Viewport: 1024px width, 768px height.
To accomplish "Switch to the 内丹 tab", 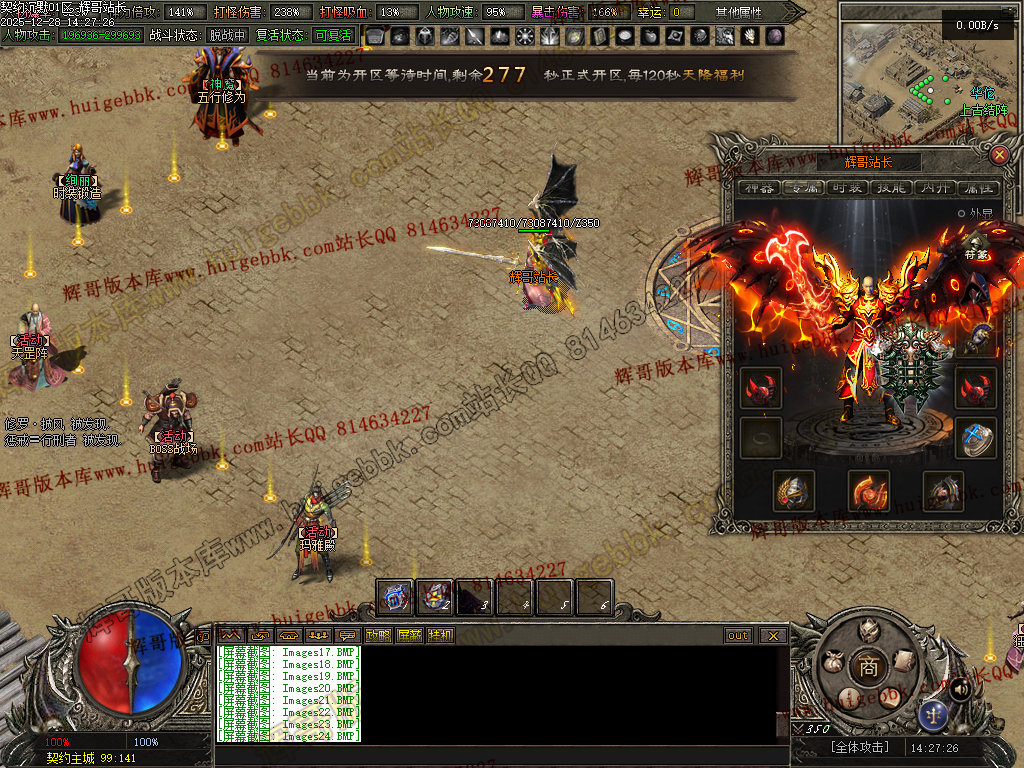I will point(935,188).
